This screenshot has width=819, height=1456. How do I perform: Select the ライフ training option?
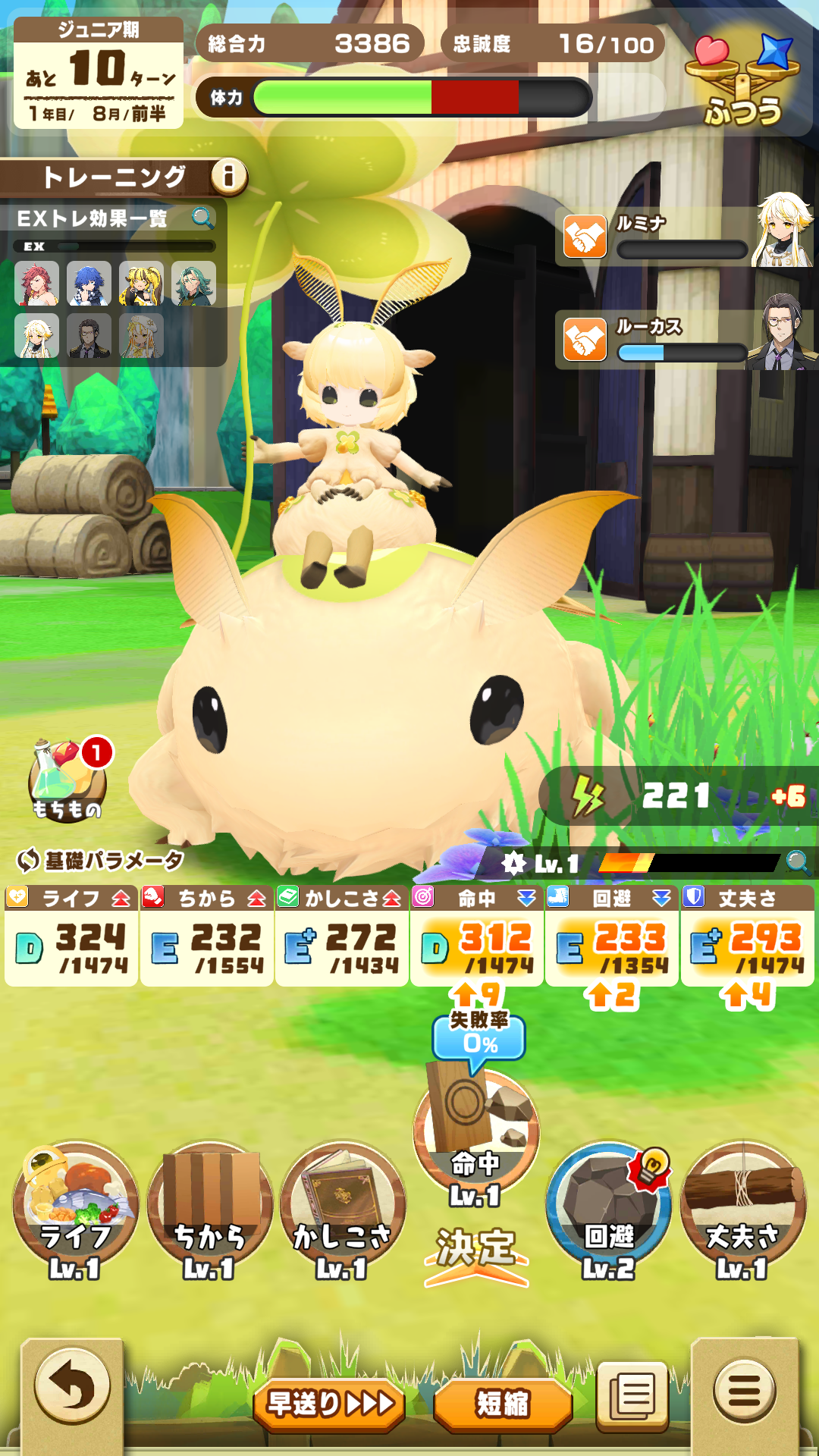tap(75, 1206)
